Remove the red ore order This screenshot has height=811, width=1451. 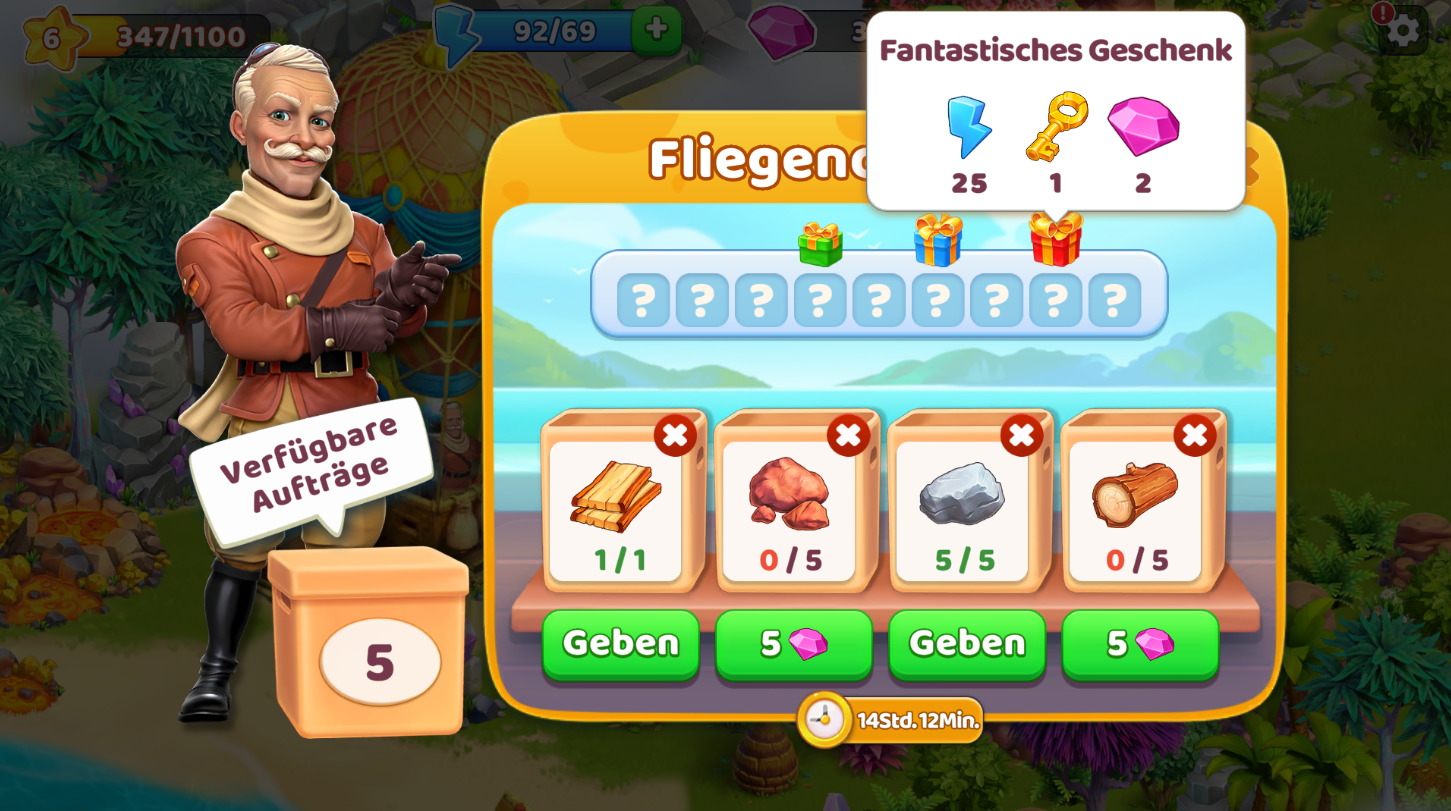[x=848, y=436]
